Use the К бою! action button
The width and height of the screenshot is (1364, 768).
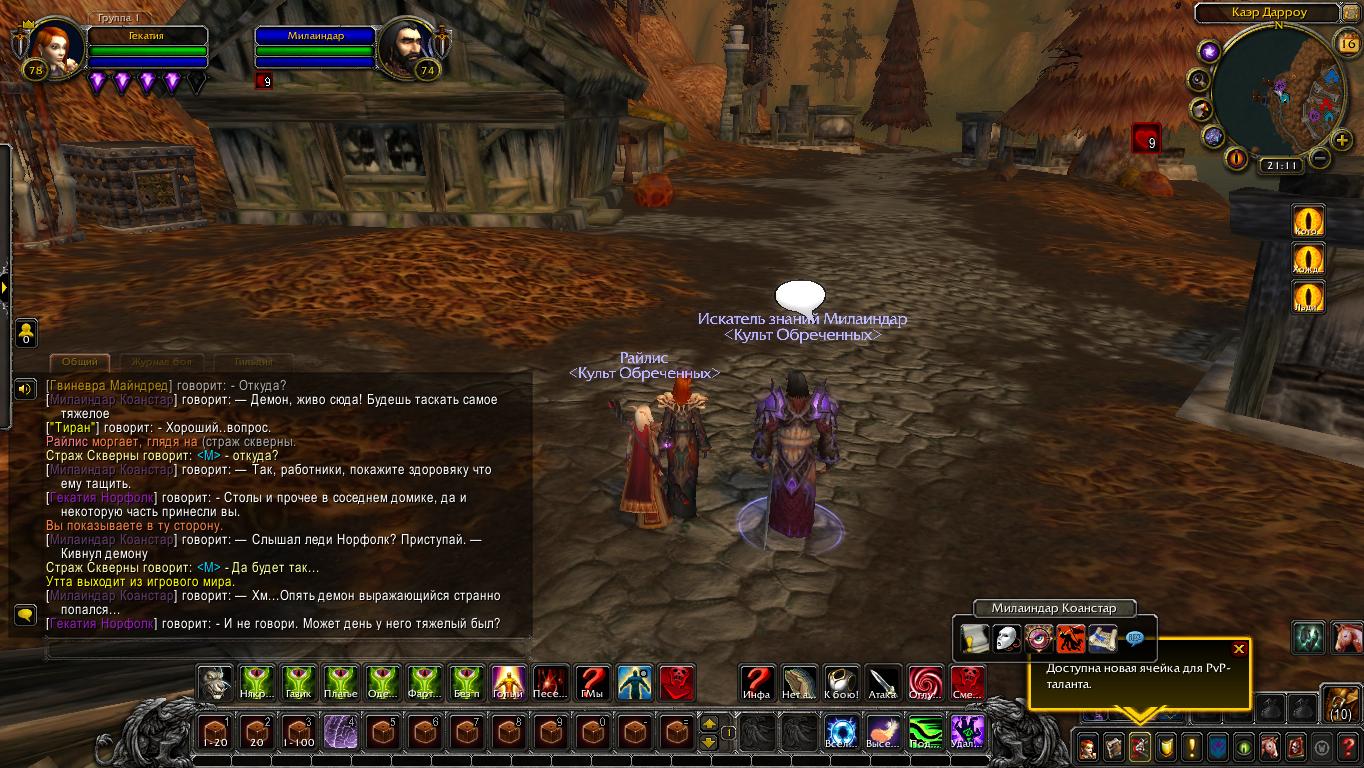pos(841,683)
